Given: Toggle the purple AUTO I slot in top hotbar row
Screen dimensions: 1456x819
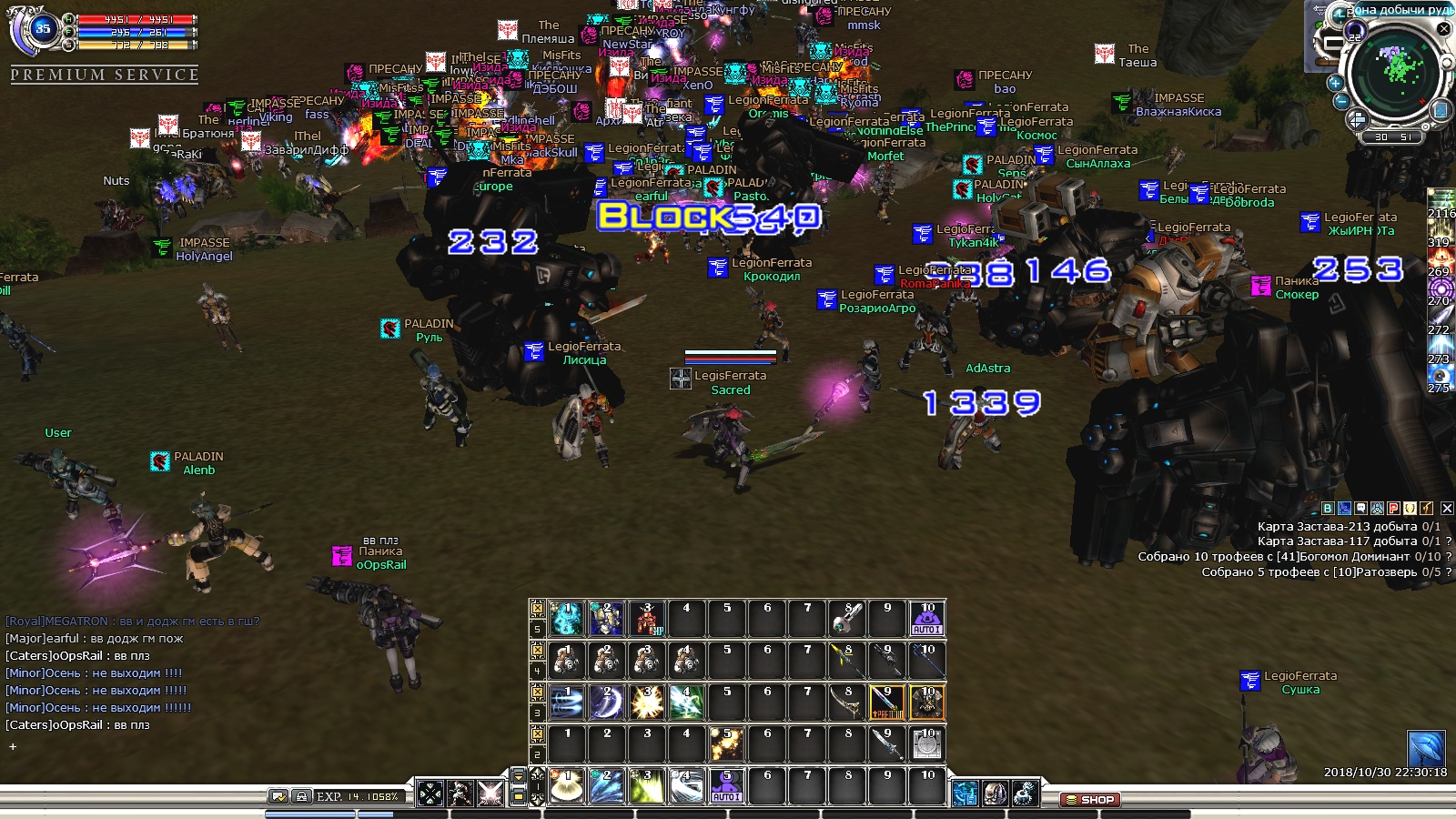Looking at the screenshot, I should (926, 619).
